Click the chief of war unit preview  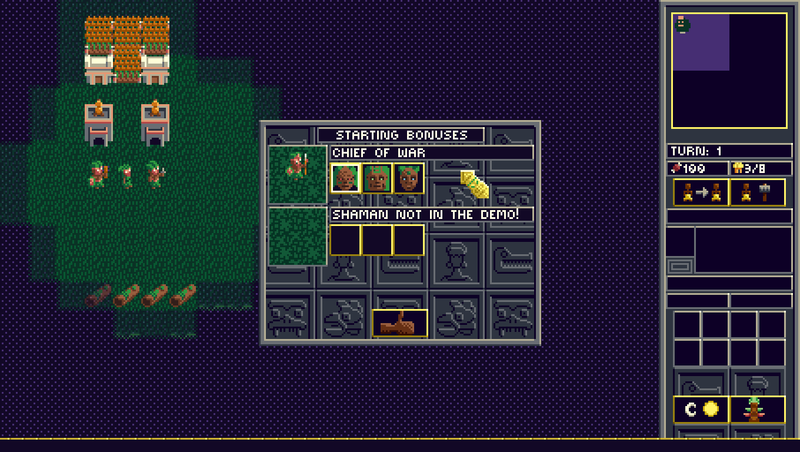(x=298, y=175)
